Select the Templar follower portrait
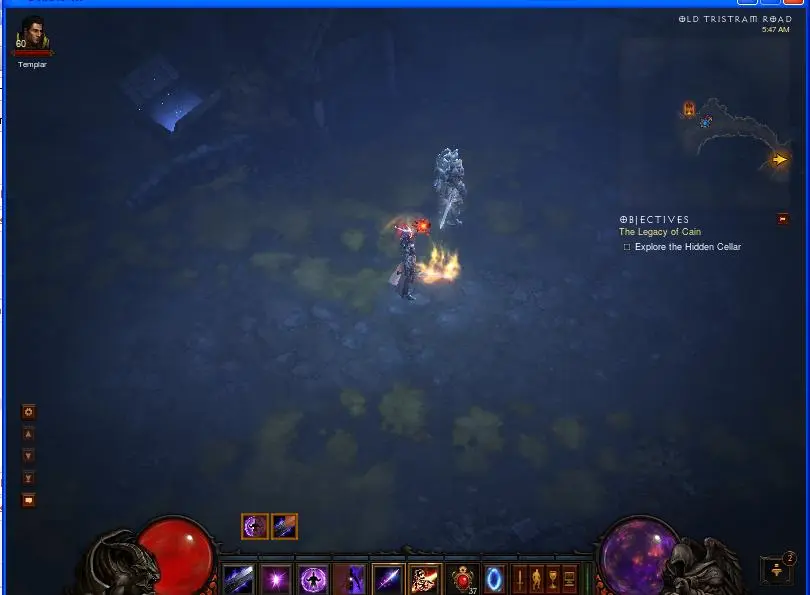Screen dimensions: 810x595 (x=32, y=38)
